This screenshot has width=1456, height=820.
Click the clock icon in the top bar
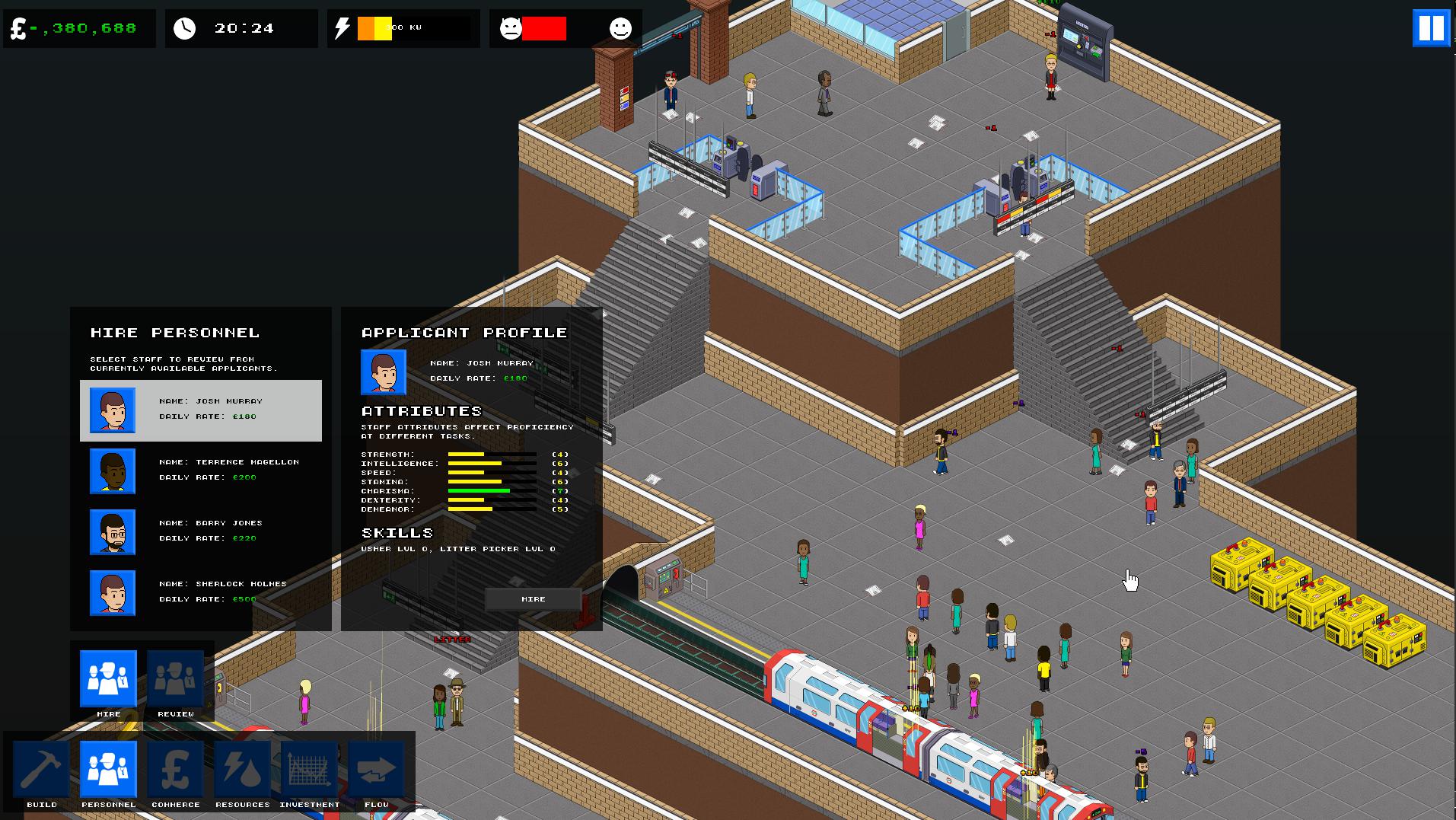click(183, 28)
